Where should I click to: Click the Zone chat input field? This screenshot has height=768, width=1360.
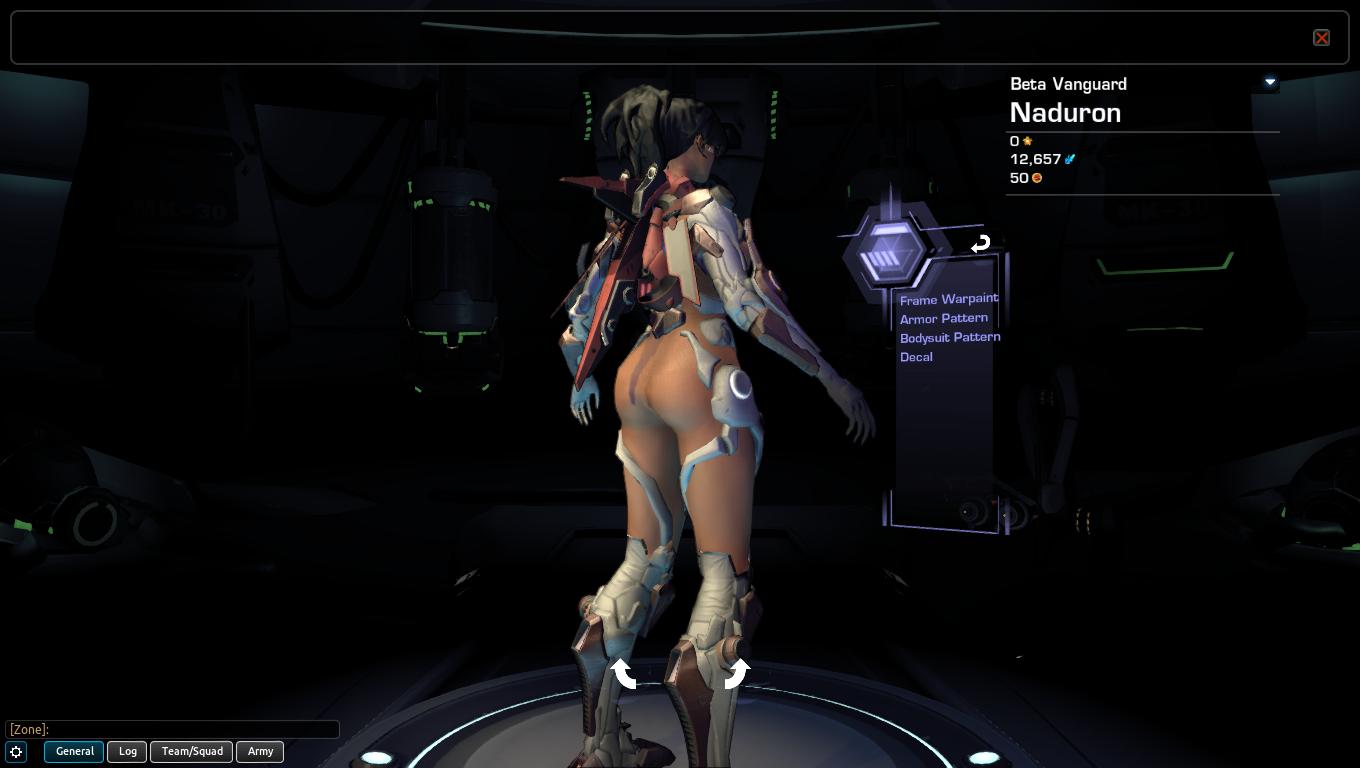(x=172, y=729)
